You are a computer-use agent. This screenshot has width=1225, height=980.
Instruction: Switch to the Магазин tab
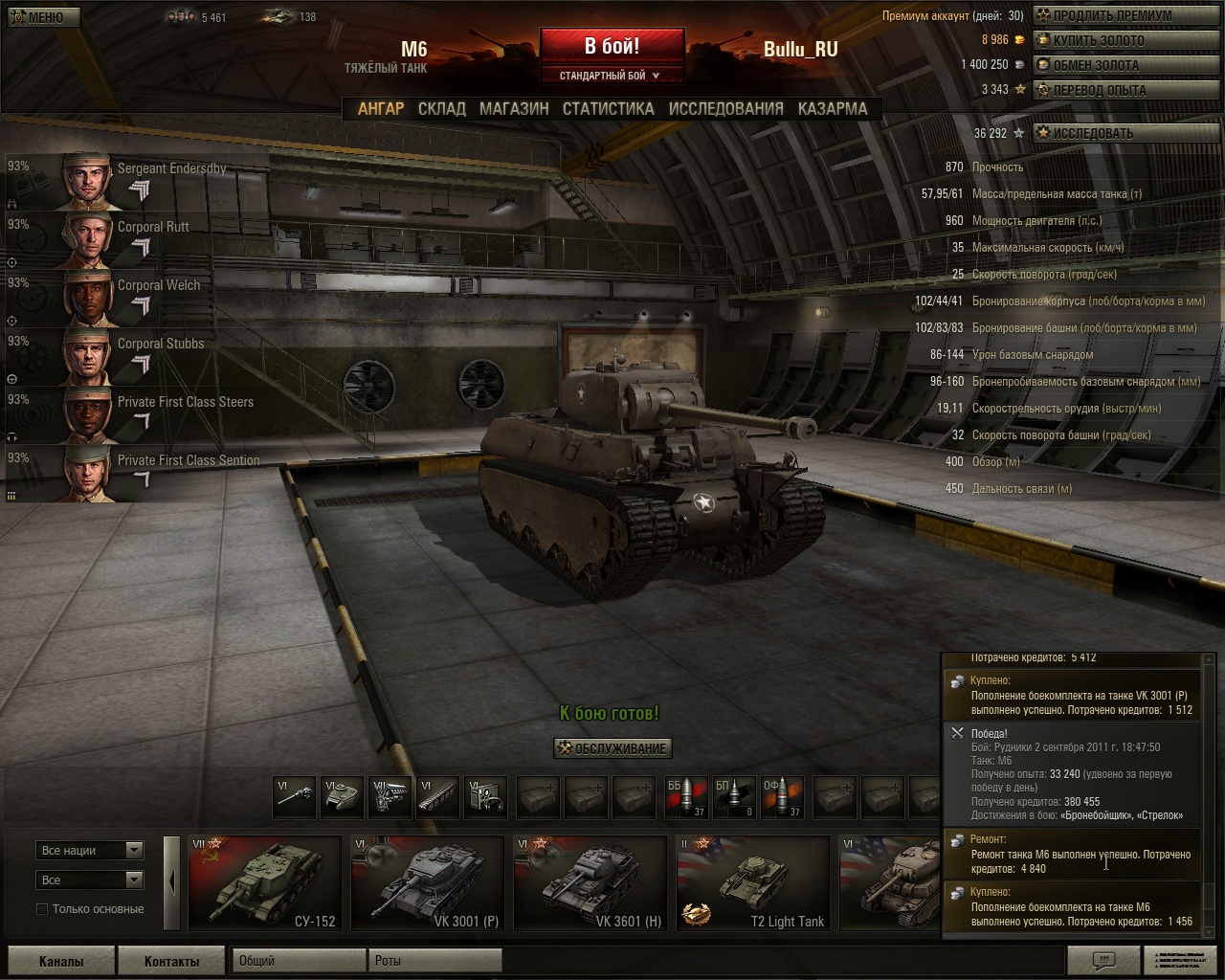514,109
